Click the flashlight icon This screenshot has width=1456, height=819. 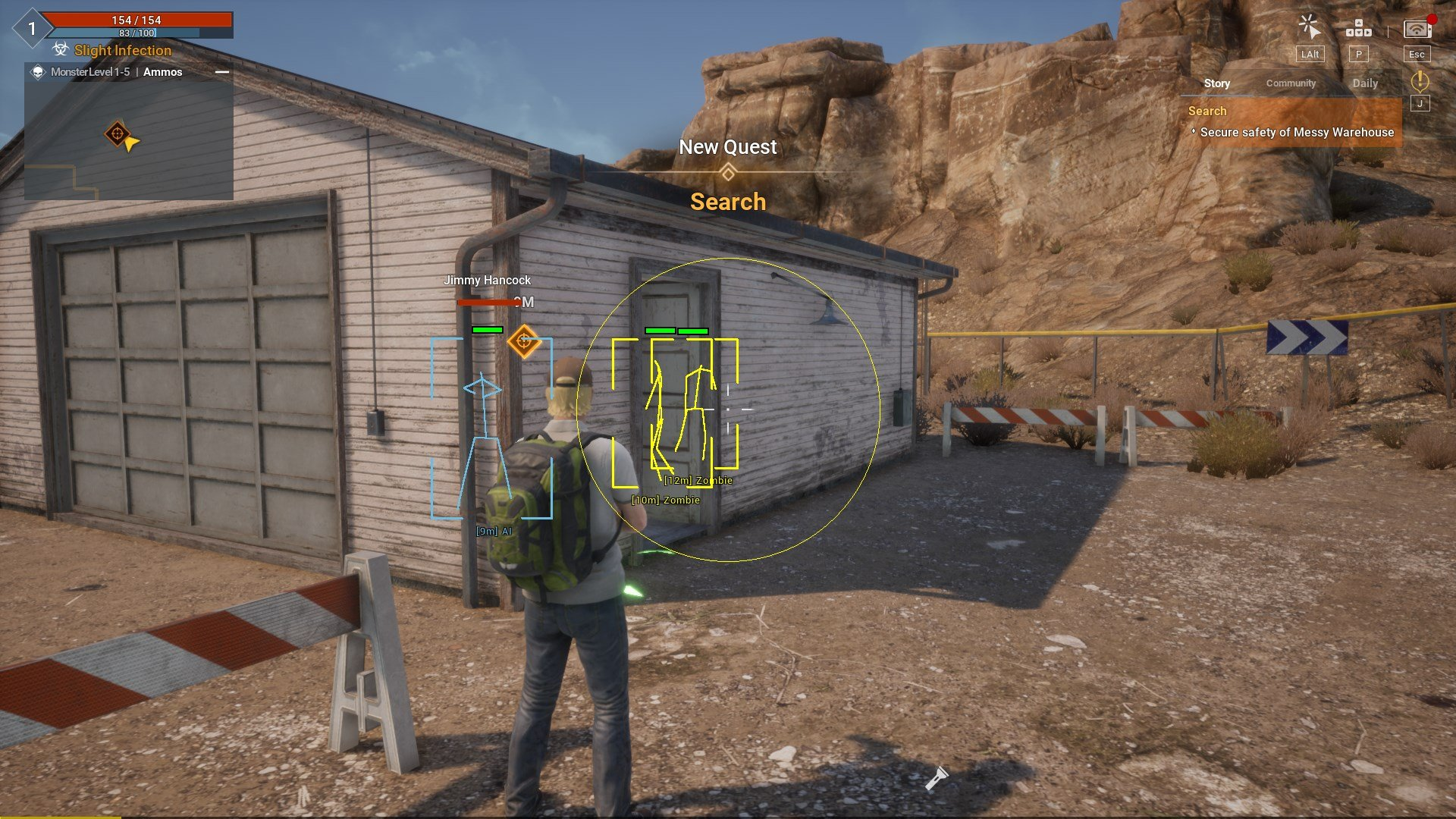[937, 777]
